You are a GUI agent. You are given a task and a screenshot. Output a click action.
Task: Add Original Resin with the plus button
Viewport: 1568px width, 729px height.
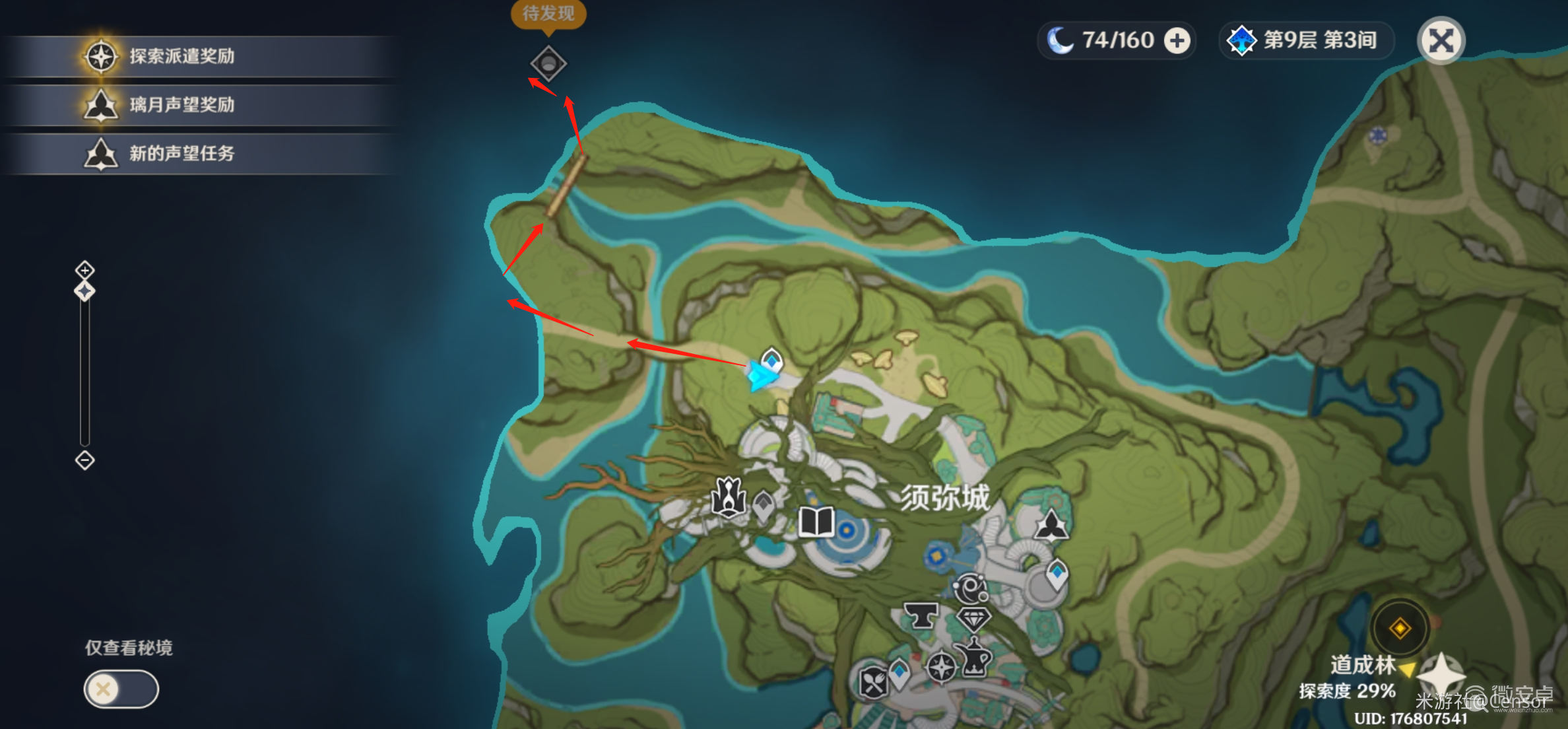[1177, 41]
